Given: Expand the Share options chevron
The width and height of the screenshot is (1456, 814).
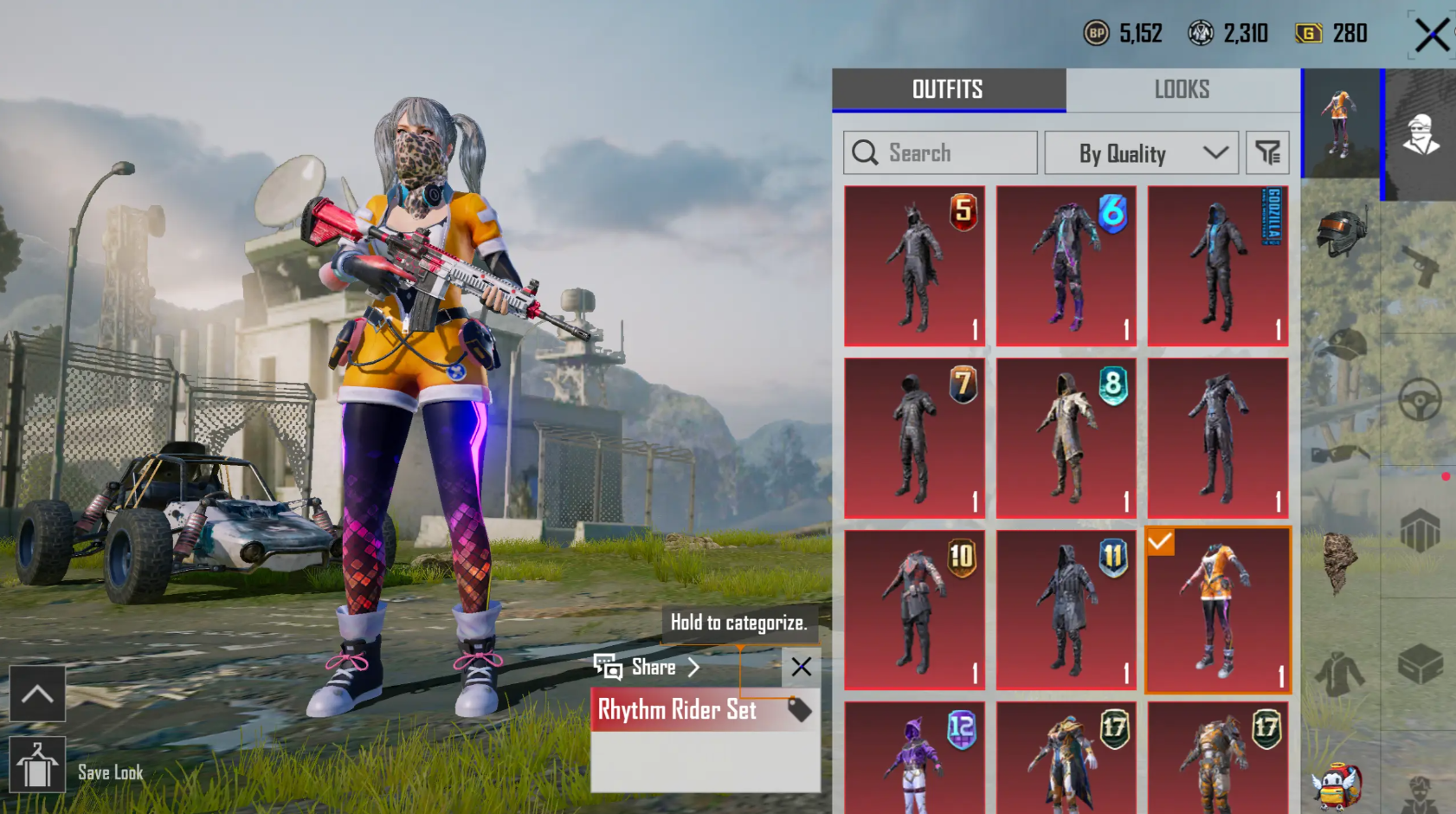Looking at the screenshot, I should tap(693, 667).
